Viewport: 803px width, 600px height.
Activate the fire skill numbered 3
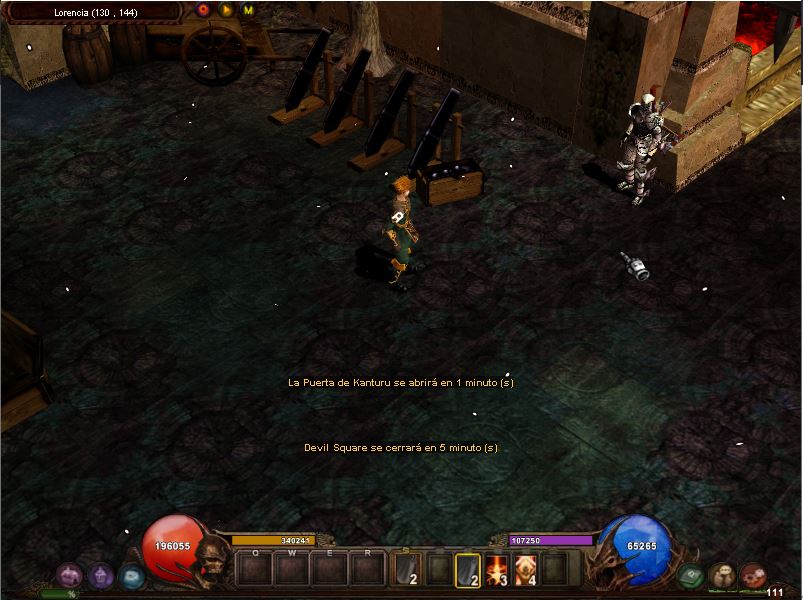coord(497,570)
